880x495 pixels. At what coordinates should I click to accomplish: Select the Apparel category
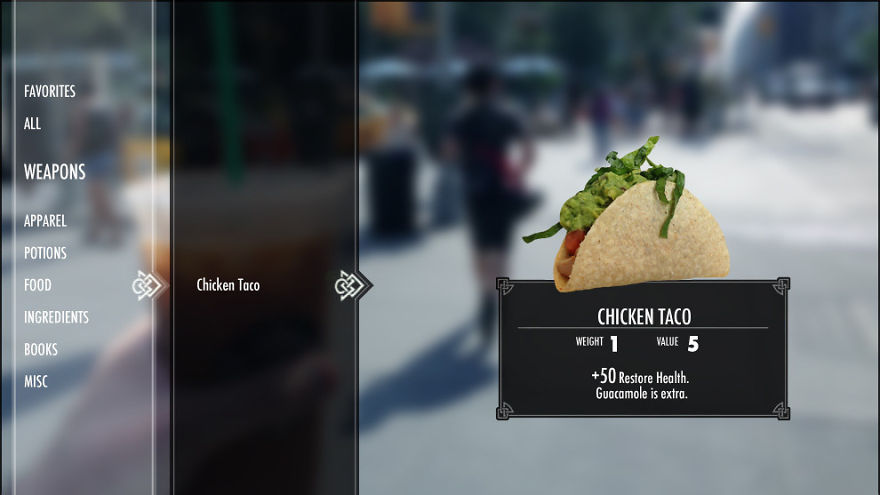point(45,221)
